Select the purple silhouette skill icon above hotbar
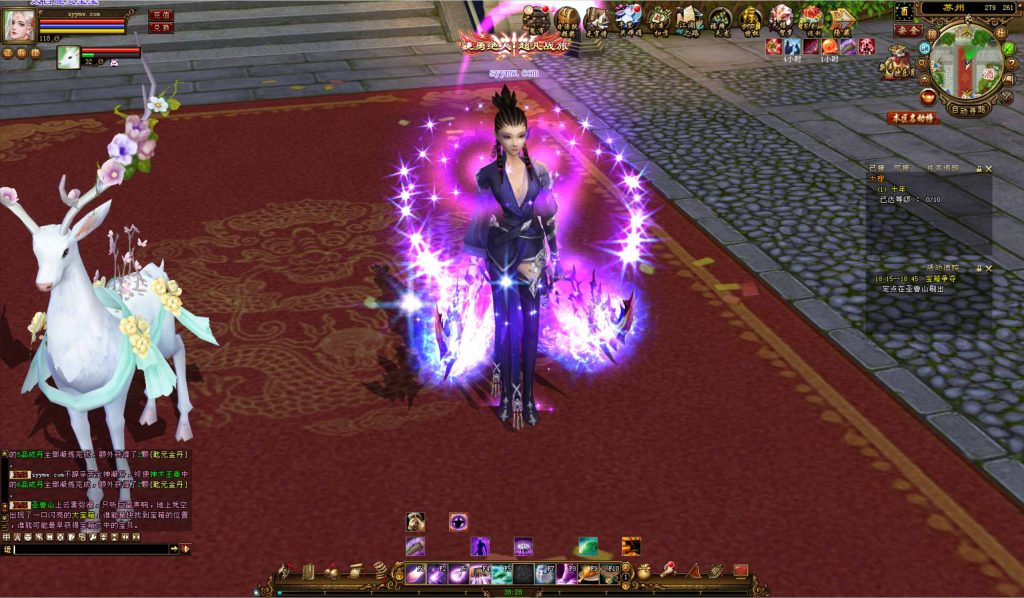Image resolution: width=1024 pixels, height=598 pixels. tap(479, 546)
